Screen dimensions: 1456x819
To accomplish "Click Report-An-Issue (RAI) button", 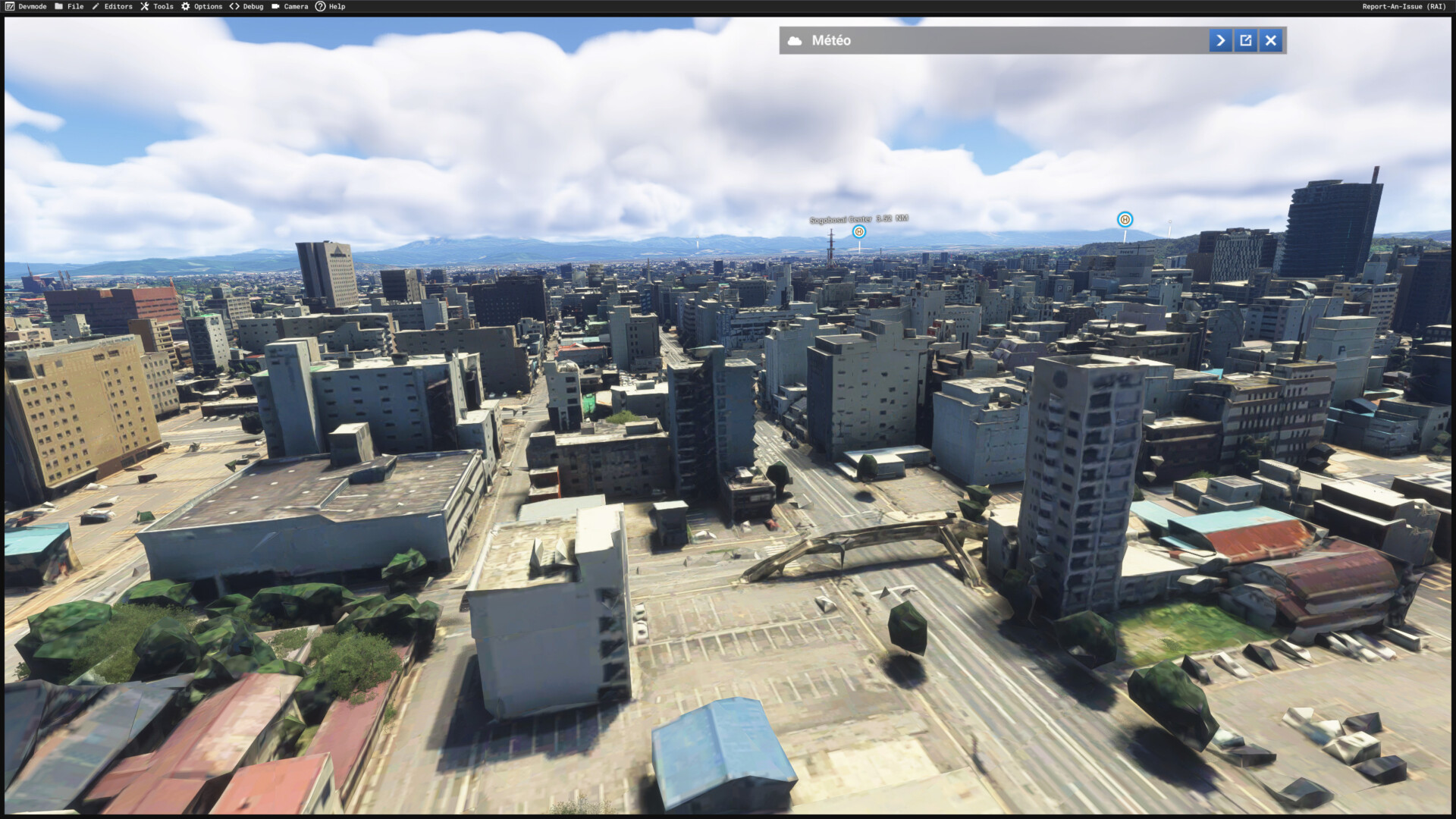I will pos(1404,6).
